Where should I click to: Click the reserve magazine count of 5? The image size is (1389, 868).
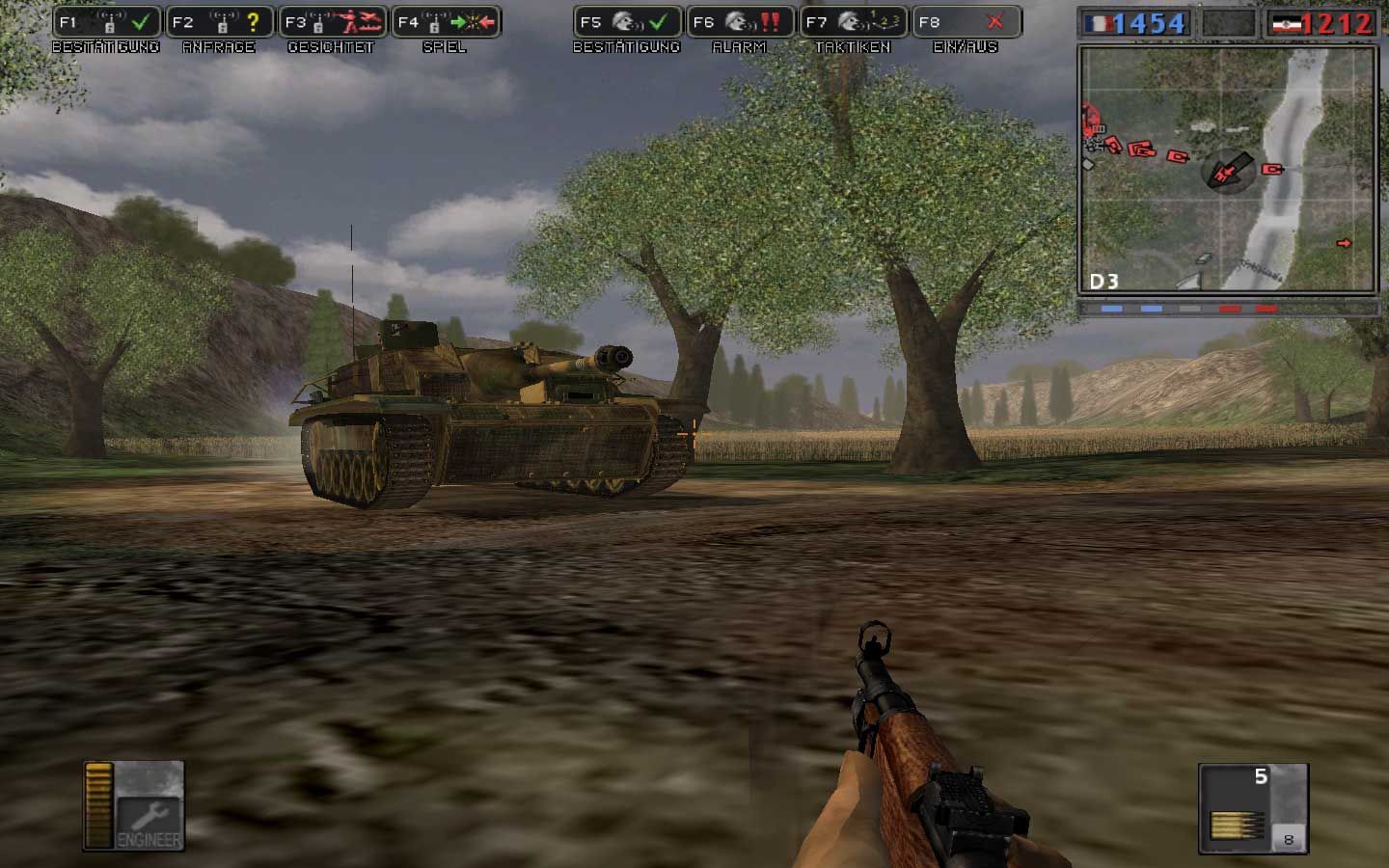(x=1261, y=775)
